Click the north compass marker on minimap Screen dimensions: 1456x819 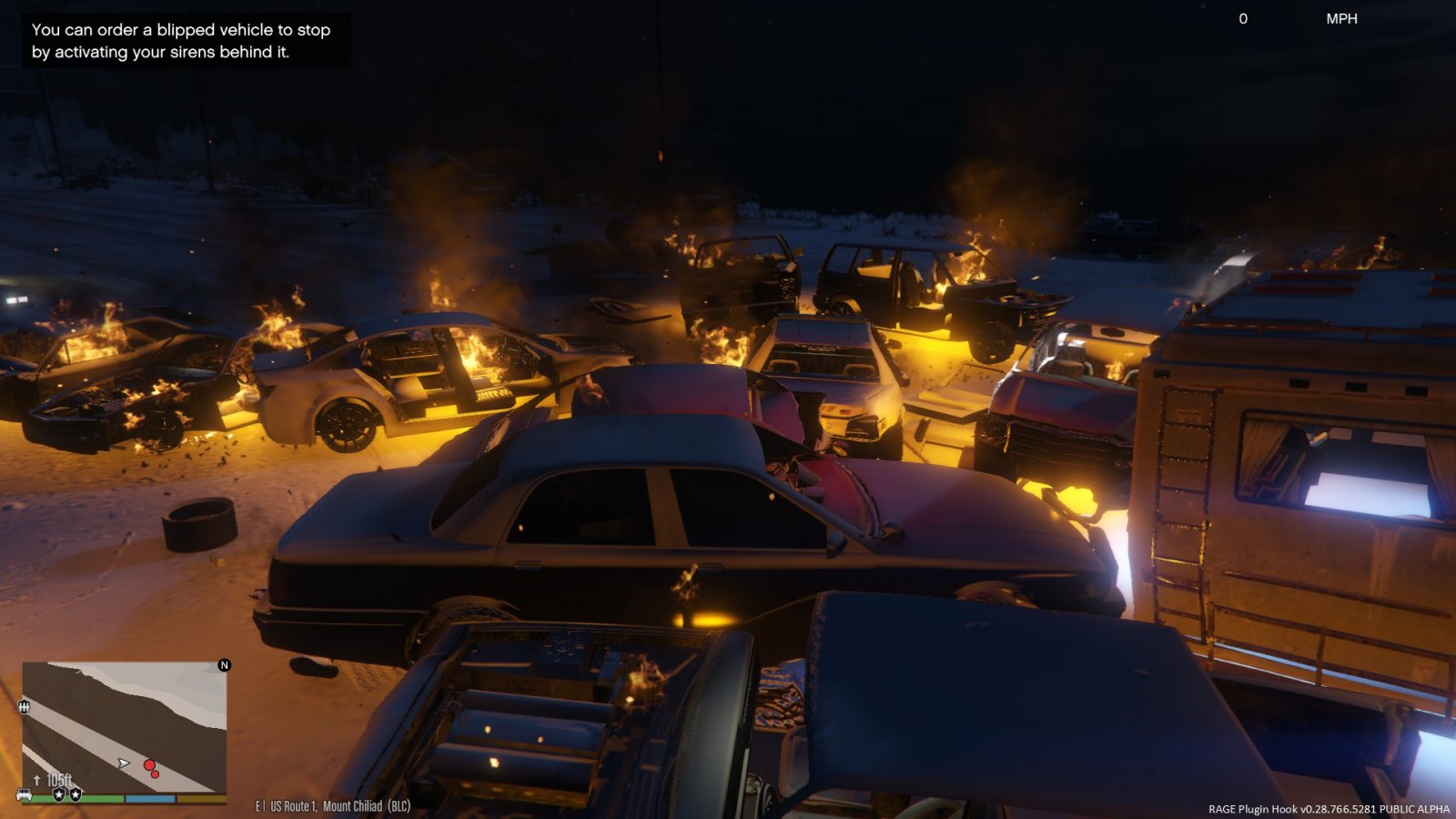pos(224,665)
